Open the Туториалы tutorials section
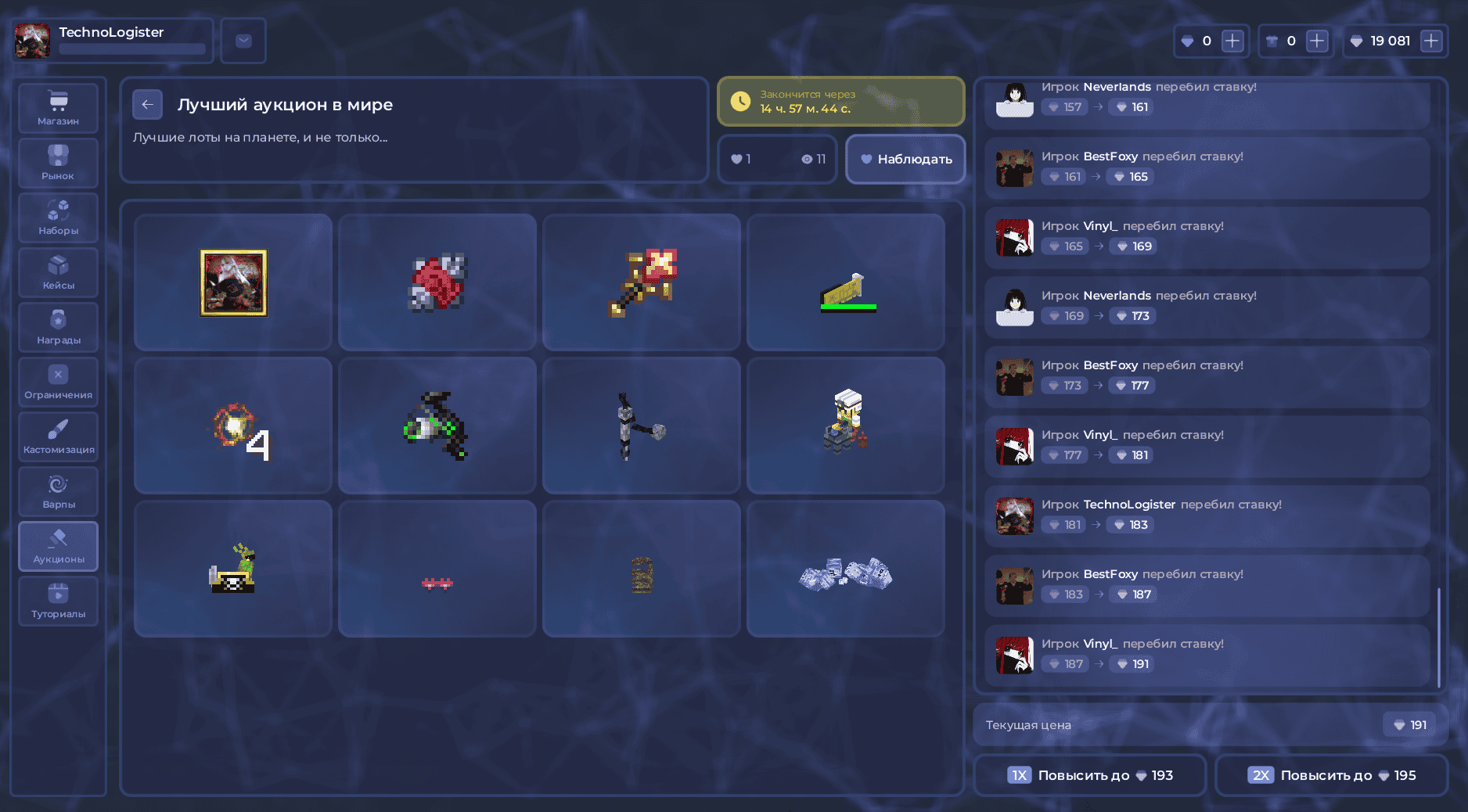1468x812 pixels. (x=59, y=601)
